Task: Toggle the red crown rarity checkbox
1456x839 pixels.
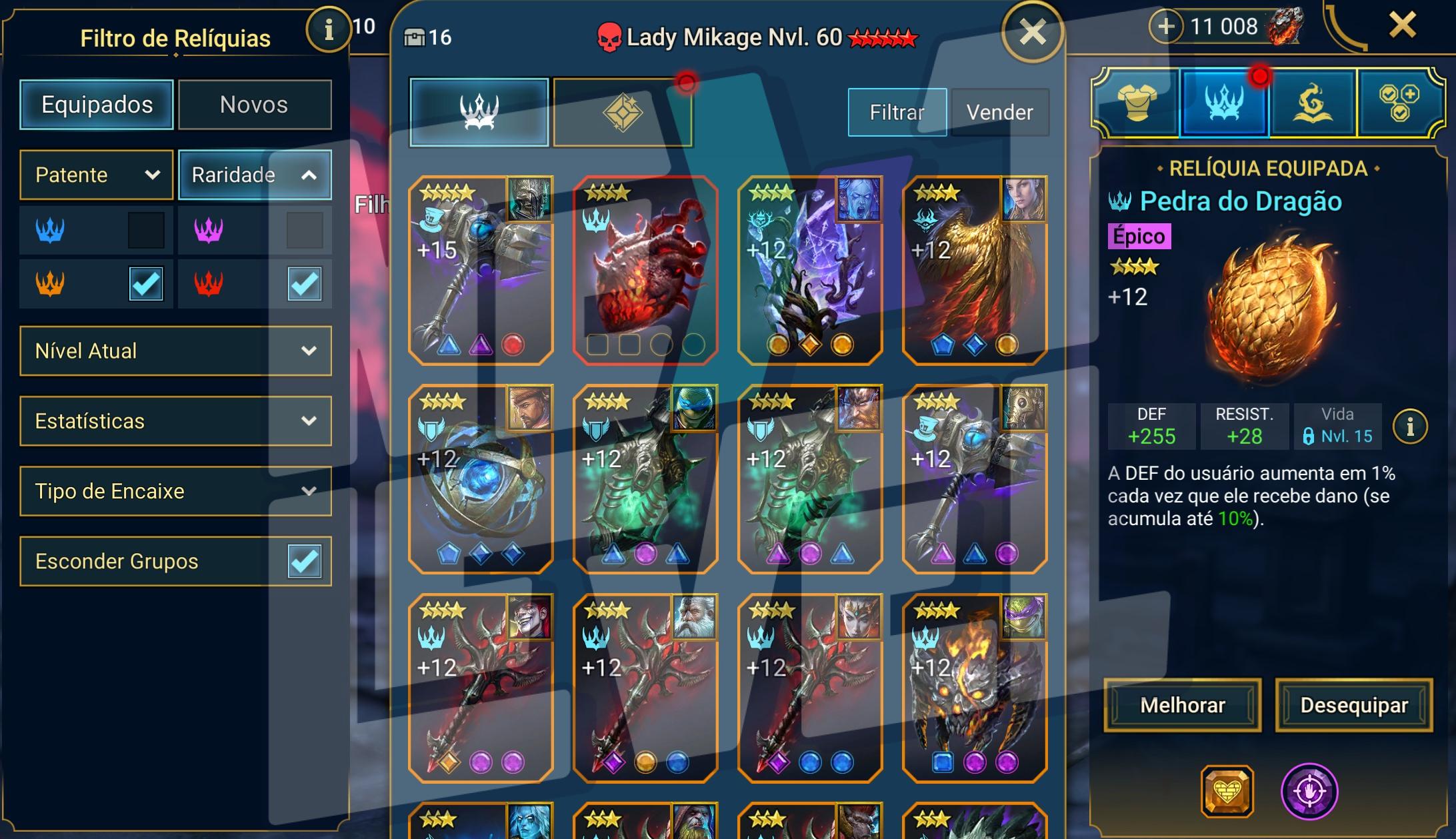Action: [x=304, y=284]
